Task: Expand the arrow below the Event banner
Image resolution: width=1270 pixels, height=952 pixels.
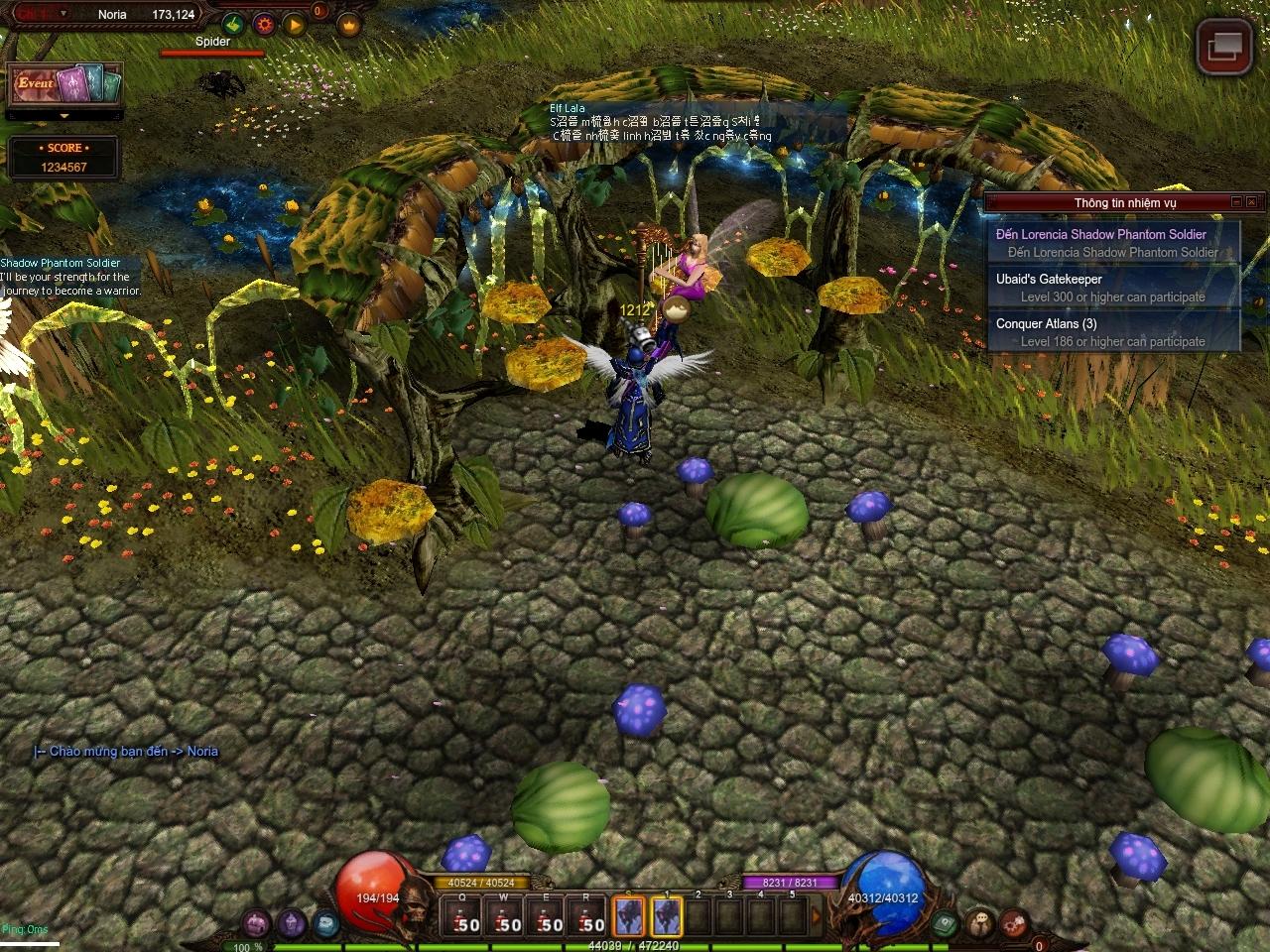Action: coord(64,116)
